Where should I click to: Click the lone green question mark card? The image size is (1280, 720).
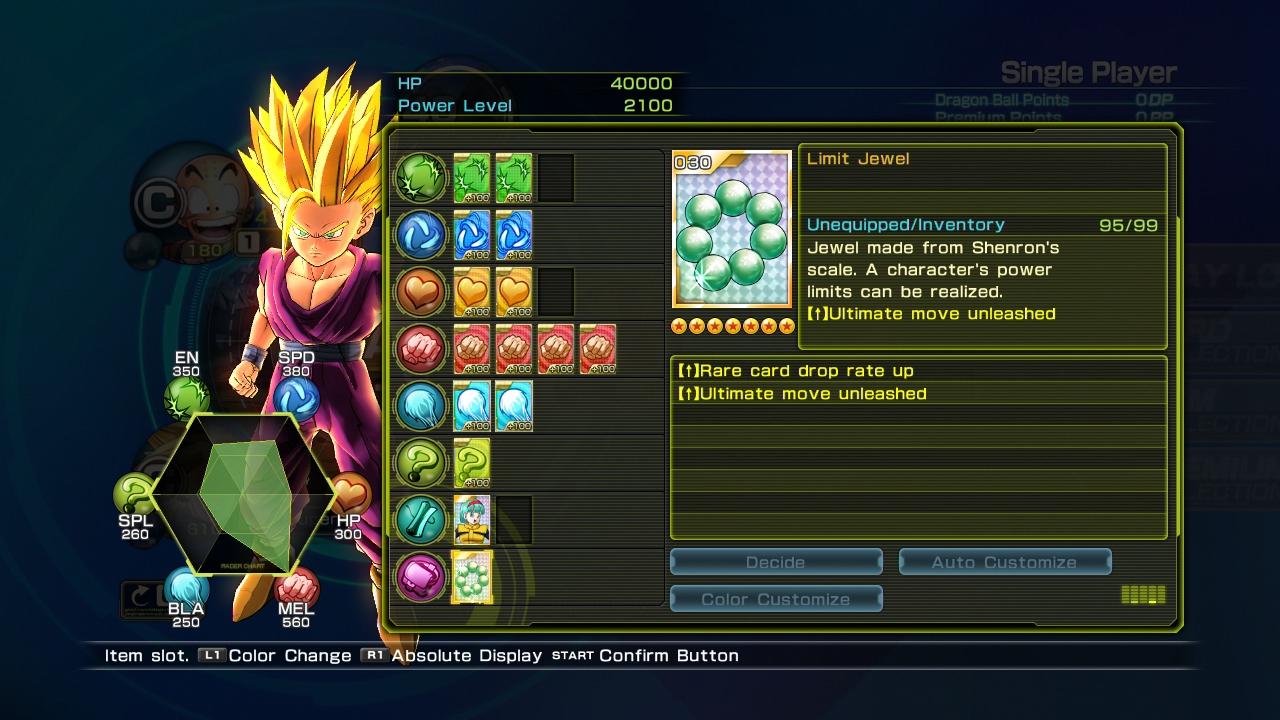(472, 463)
